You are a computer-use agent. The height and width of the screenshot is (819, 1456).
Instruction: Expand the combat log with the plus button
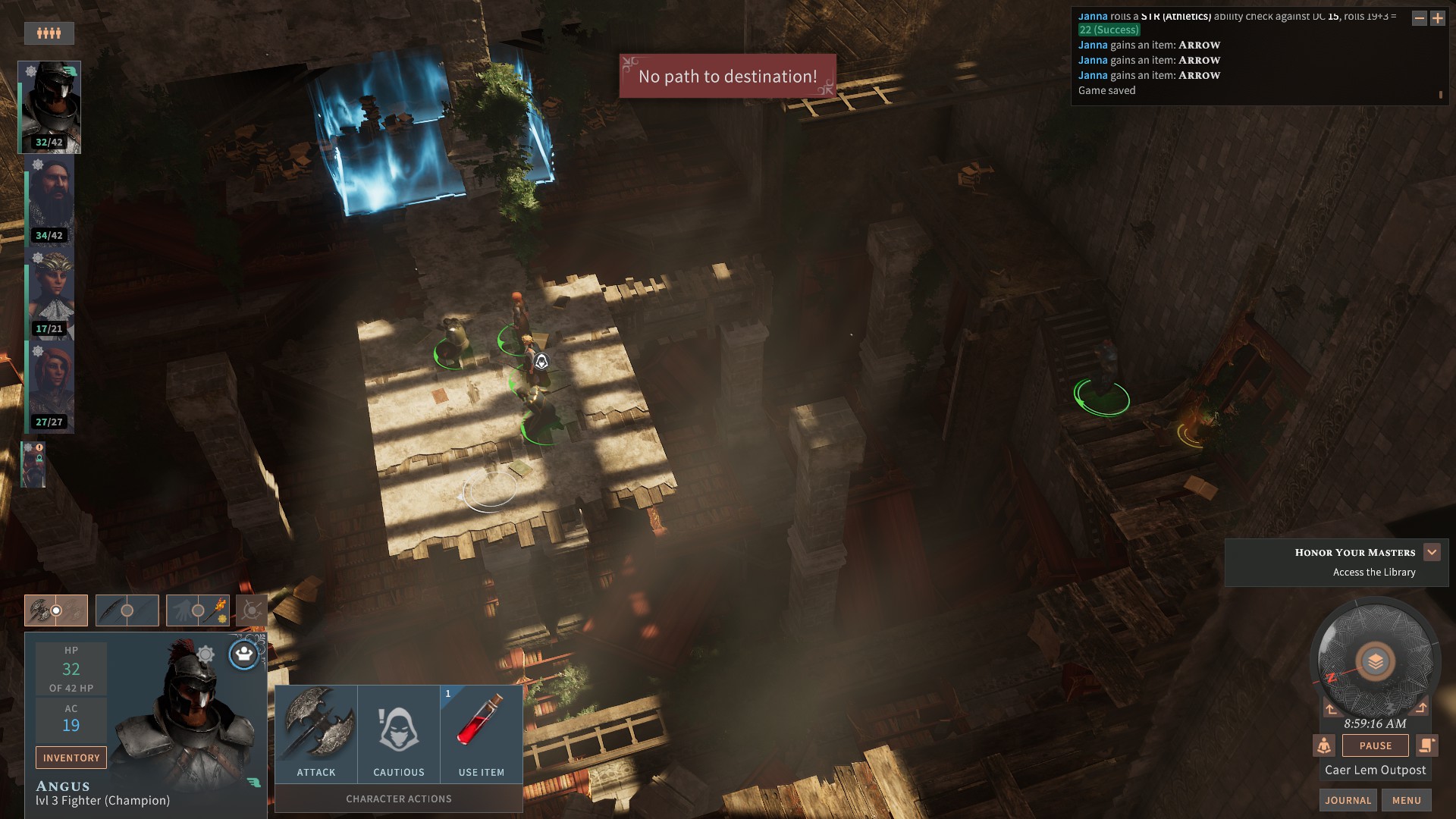[x=1437, y=18]
